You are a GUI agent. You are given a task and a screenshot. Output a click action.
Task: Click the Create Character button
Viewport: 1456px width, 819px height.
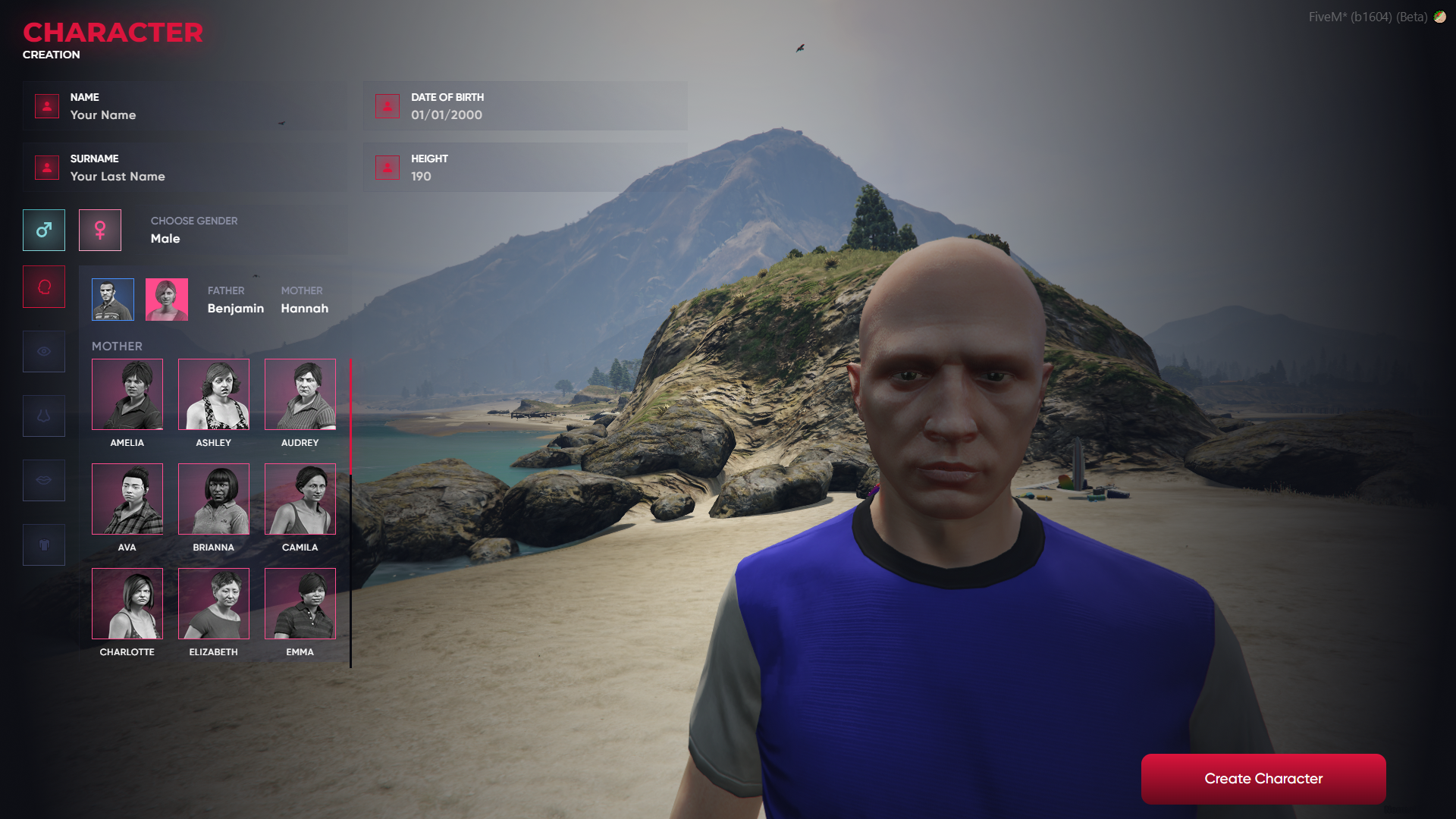(1263, 778)
